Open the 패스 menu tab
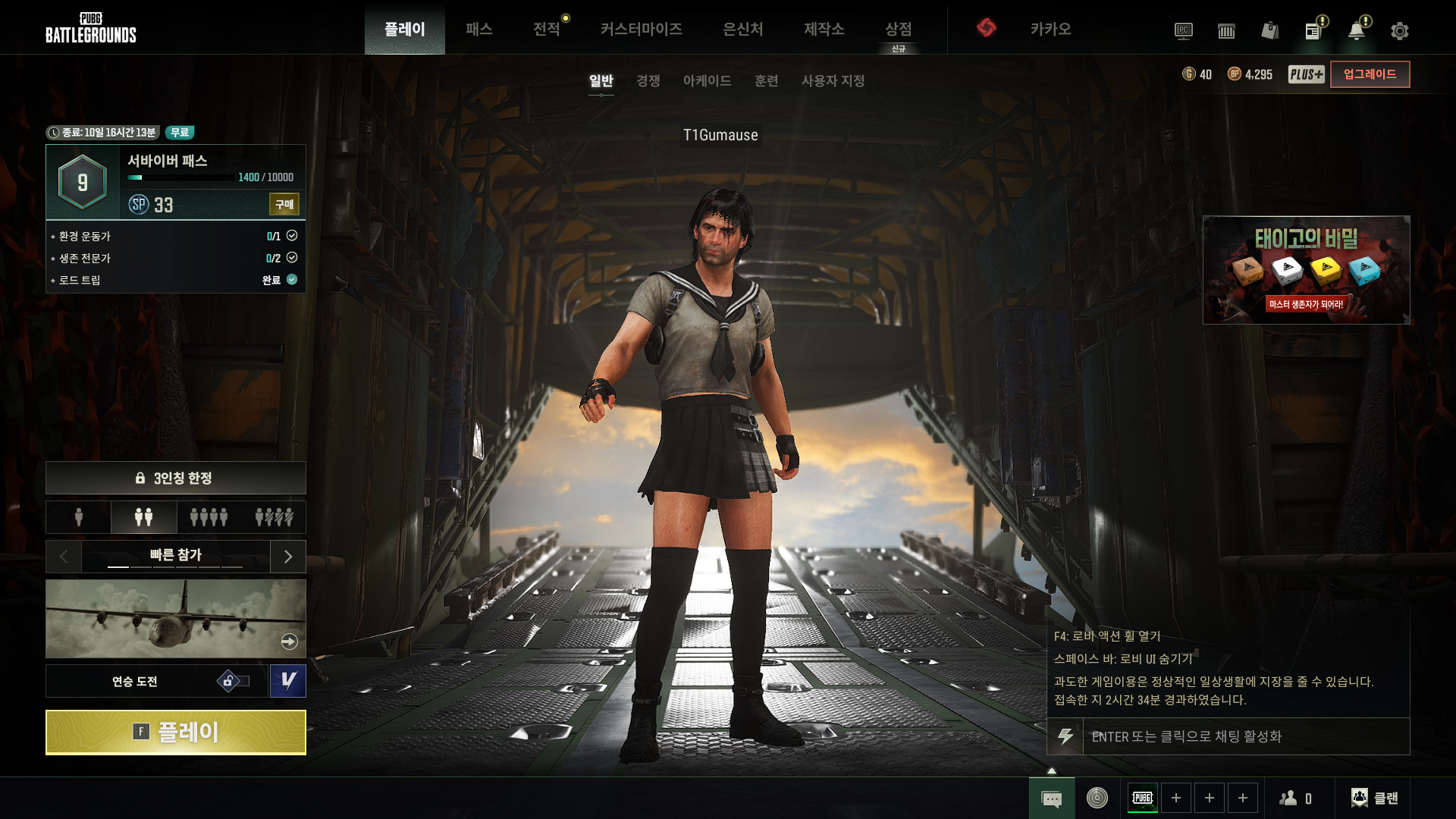The image size is (1456, 819). pyautogui.click(x=479, y=29)
